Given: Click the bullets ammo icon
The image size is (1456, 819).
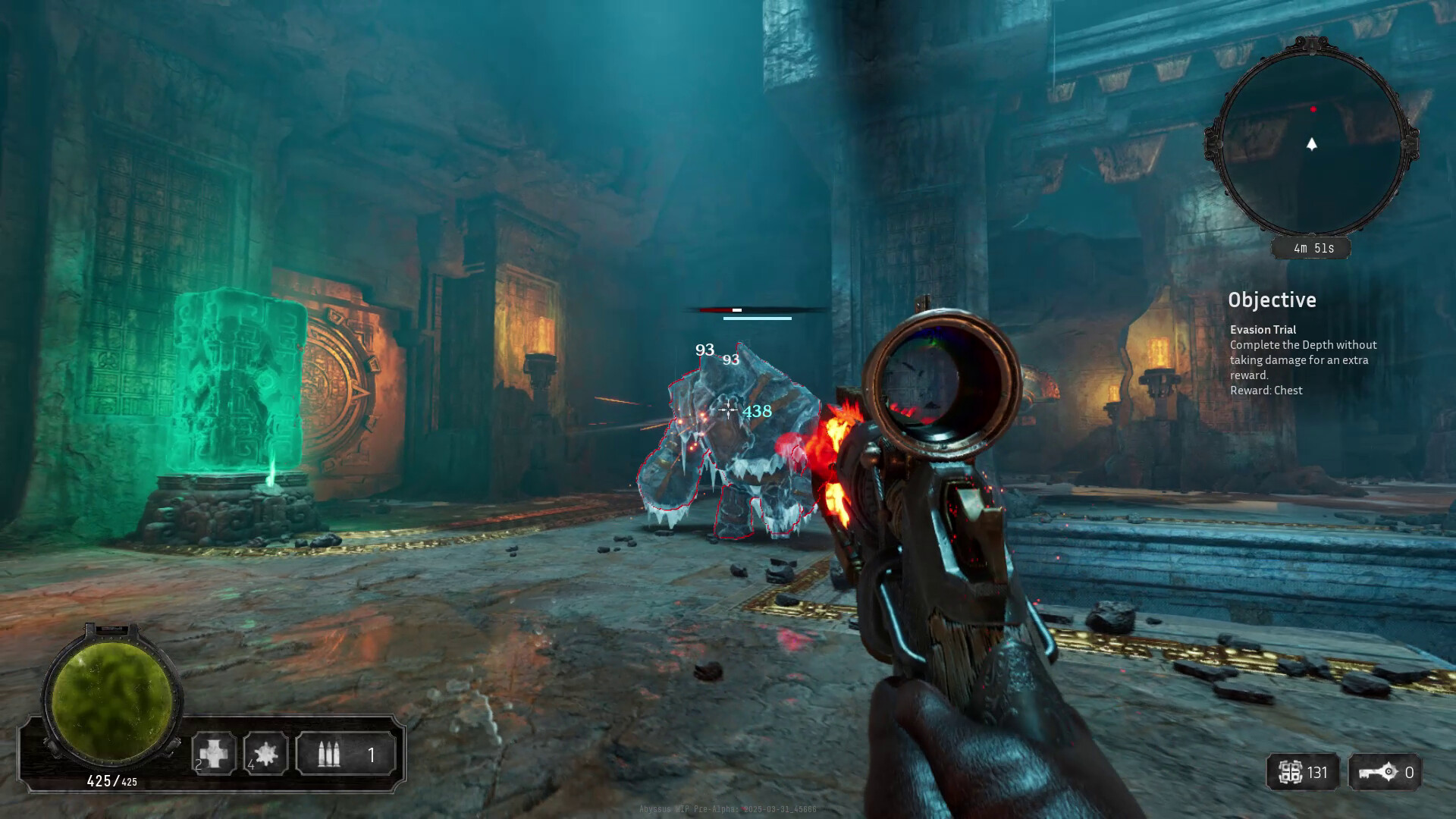Looking at the screenshot, I should (329, 755).
